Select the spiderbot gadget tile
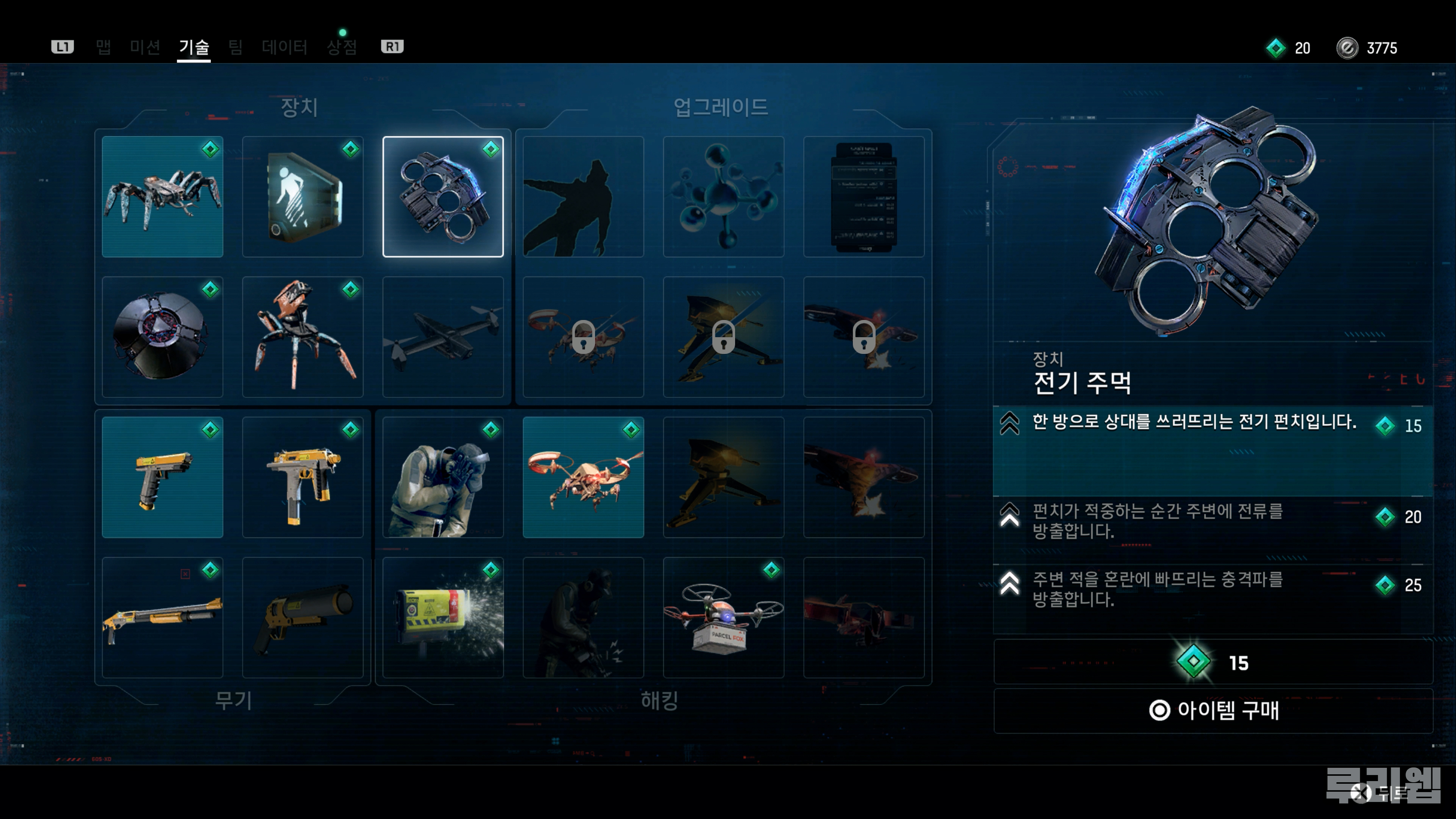Screen dimensions: 1456x819 [x=163, y=197]
